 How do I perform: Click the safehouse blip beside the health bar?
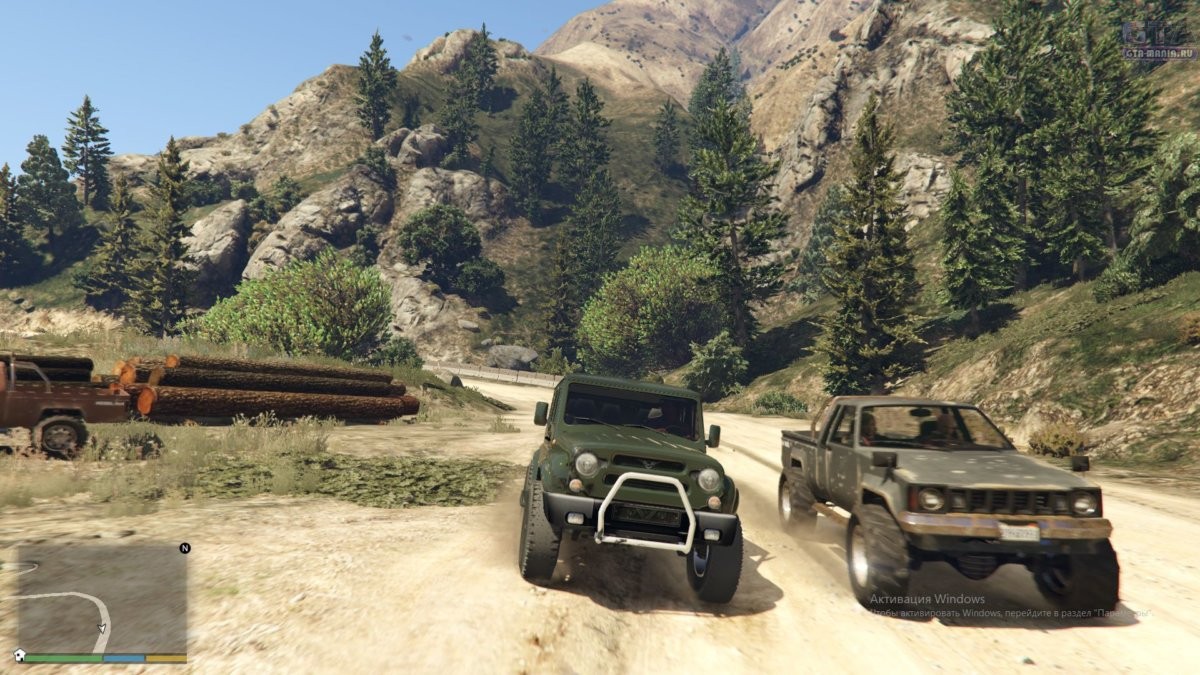19,656
